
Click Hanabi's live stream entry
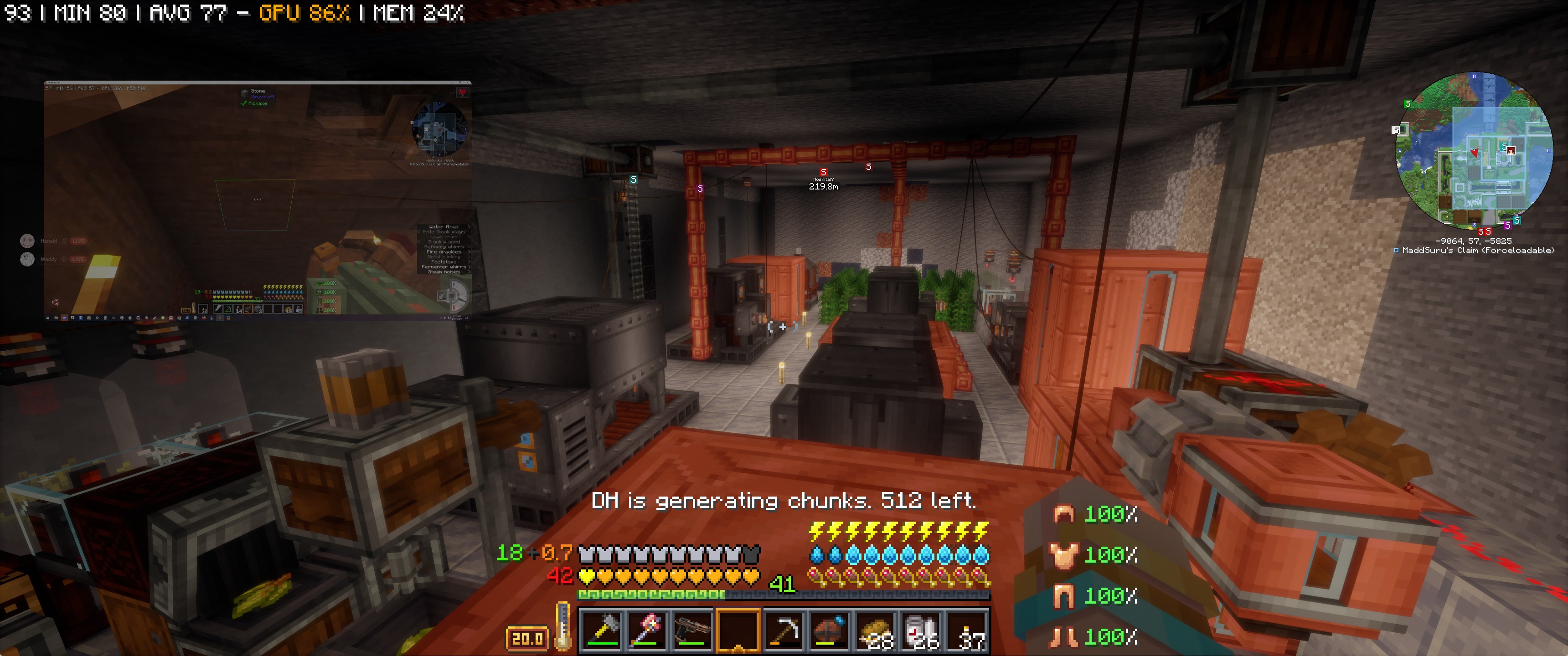(54, 241)
